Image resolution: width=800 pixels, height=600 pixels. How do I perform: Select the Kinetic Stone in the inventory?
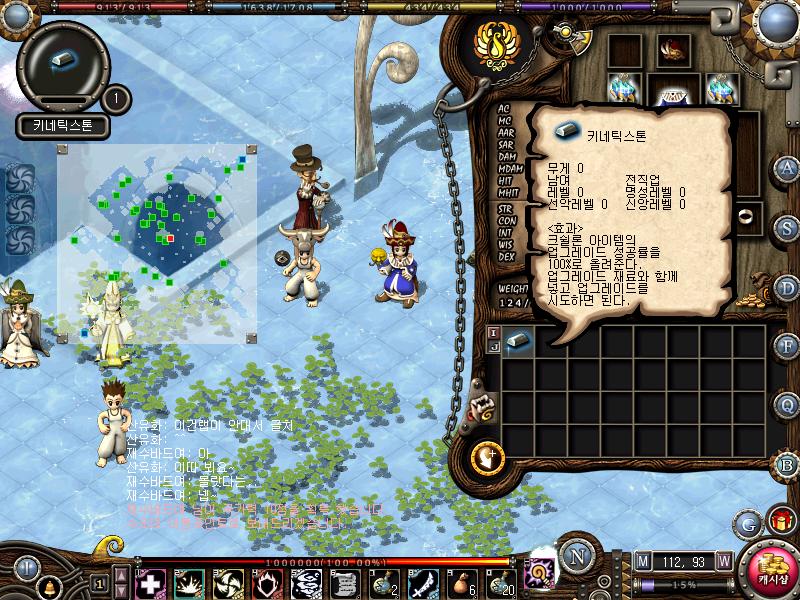(517, 341)
